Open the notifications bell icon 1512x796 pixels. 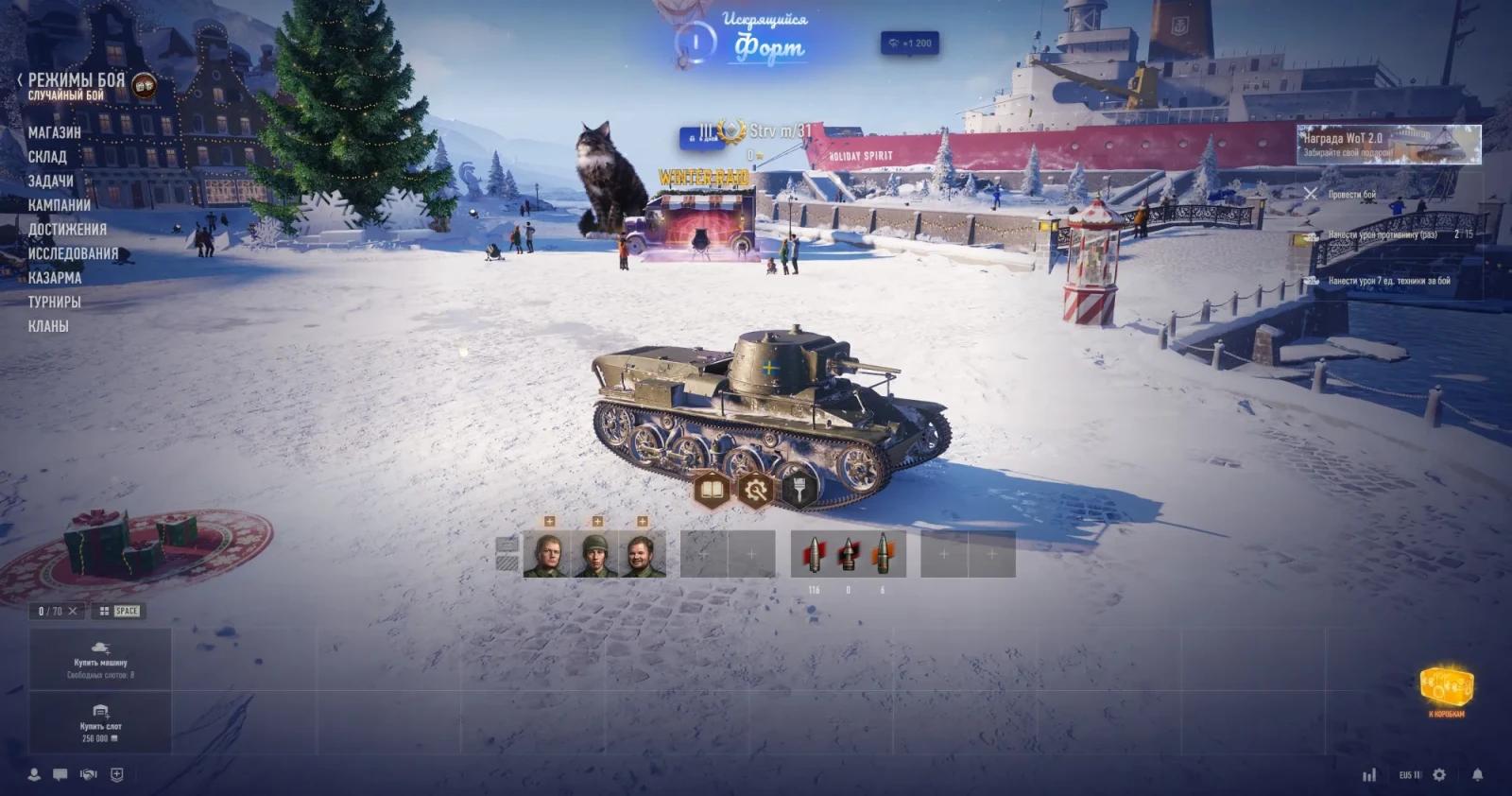click(x=1477, y=775)
